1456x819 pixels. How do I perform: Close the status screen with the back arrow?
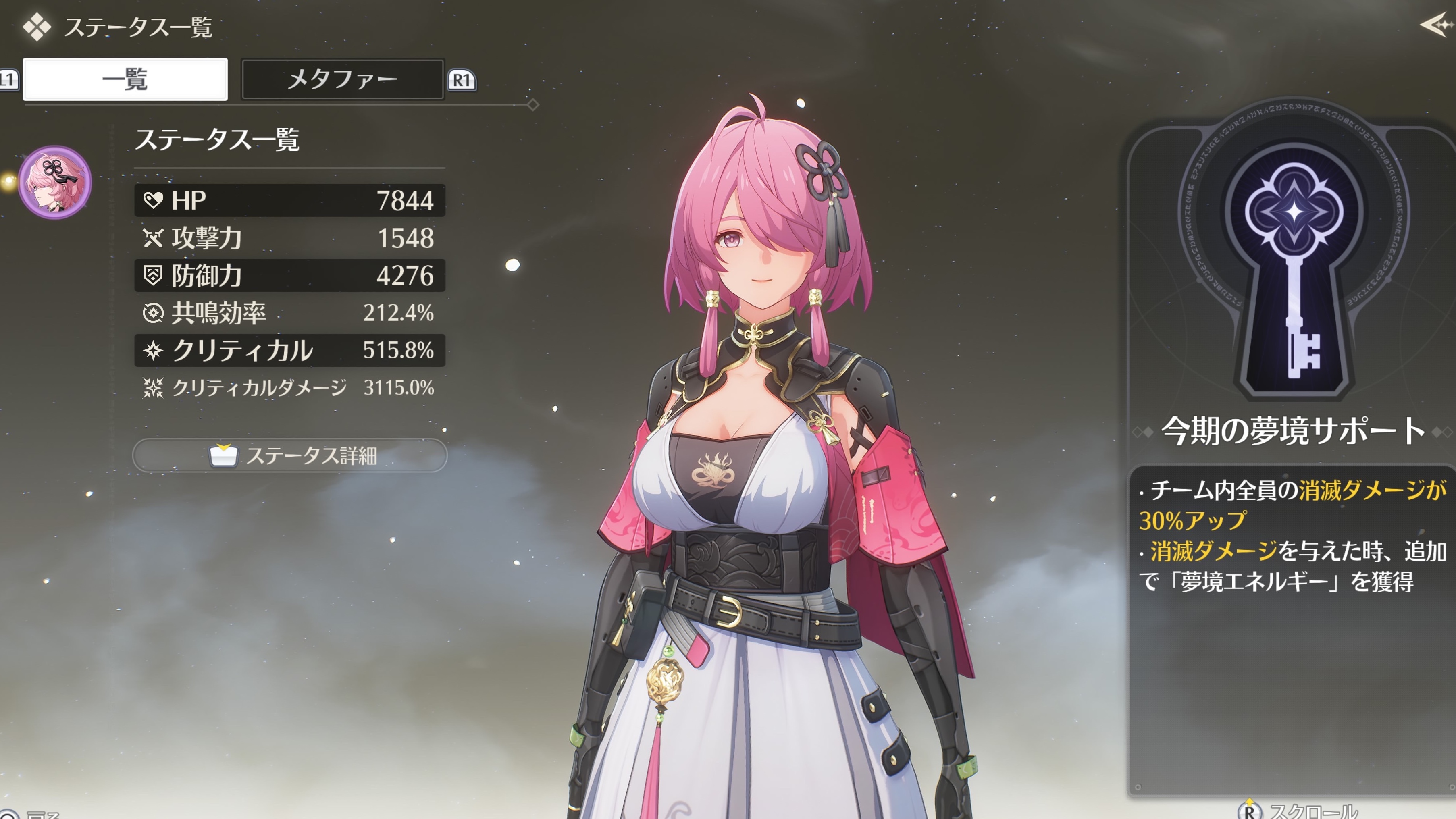(x=1436, y=25)
